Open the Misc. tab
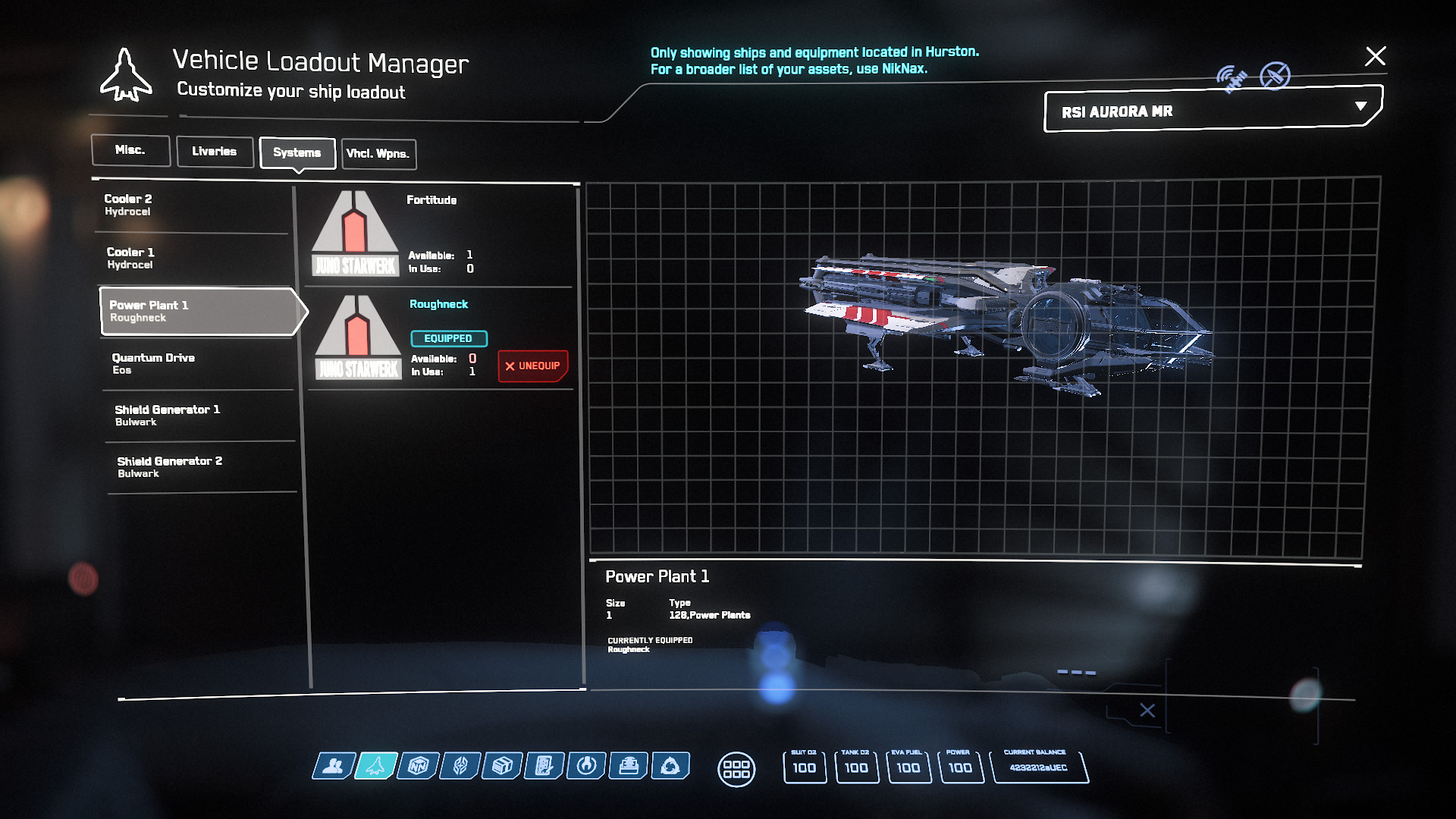Screen dimensions: 1456x819 [130, 150]
